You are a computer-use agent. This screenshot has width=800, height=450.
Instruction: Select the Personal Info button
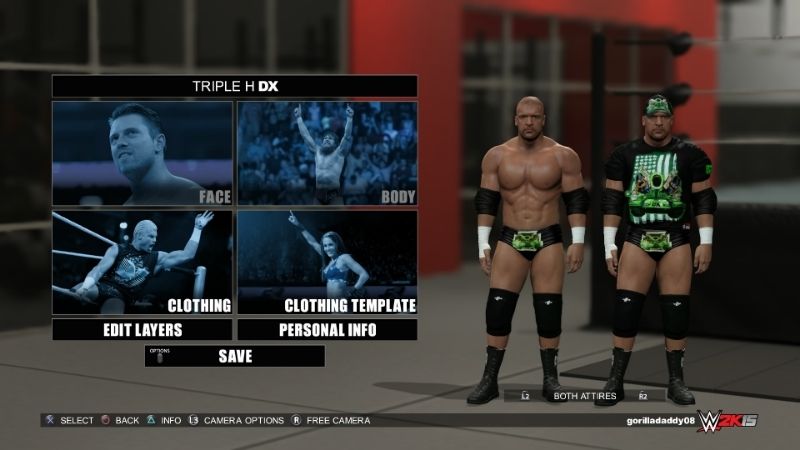point(327,330)
